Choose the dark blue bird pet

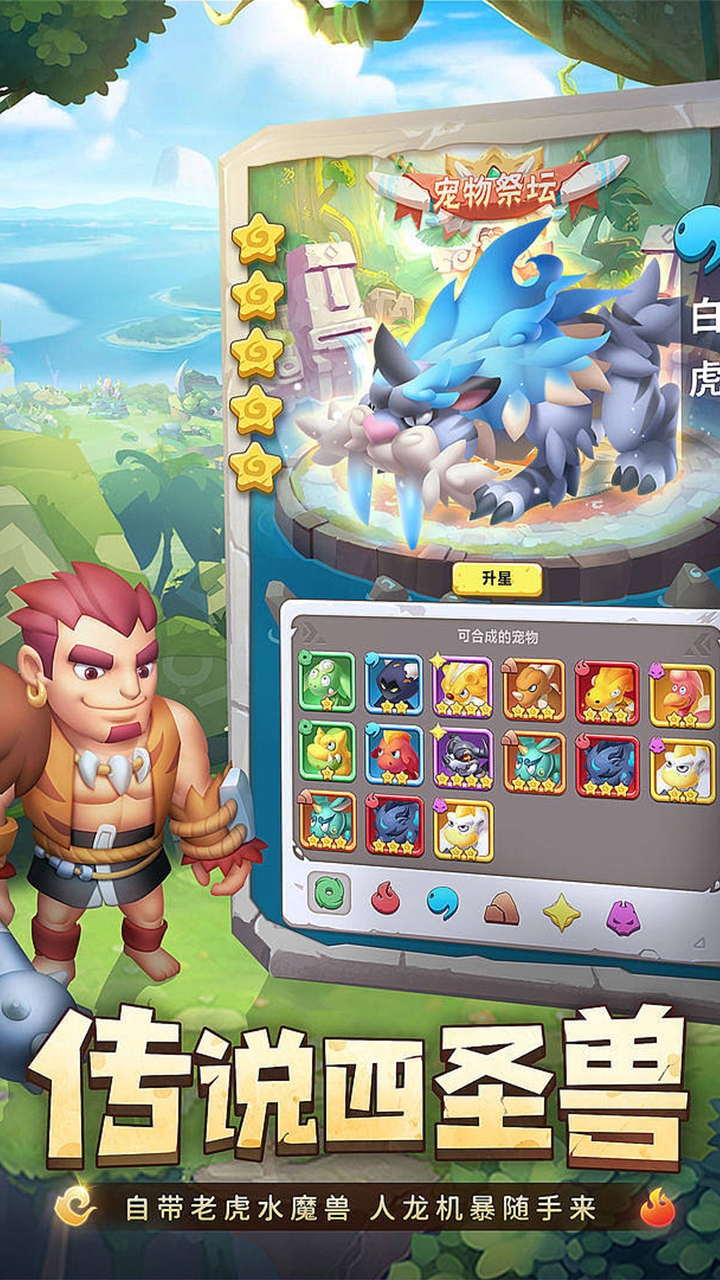[x=394, y=683]
